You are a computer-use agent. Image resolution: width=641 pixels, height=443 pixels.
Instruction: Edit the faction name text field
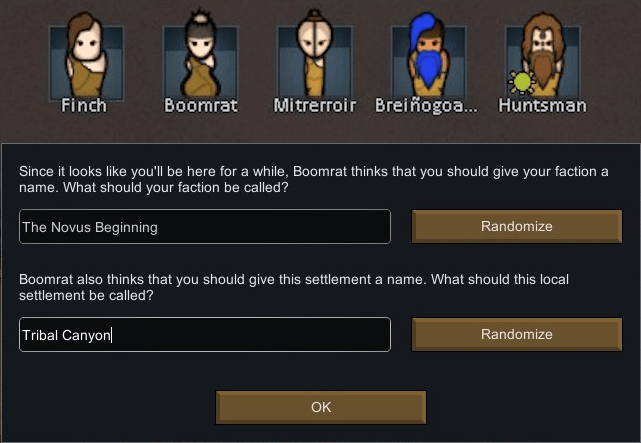(x=205, y=226)
